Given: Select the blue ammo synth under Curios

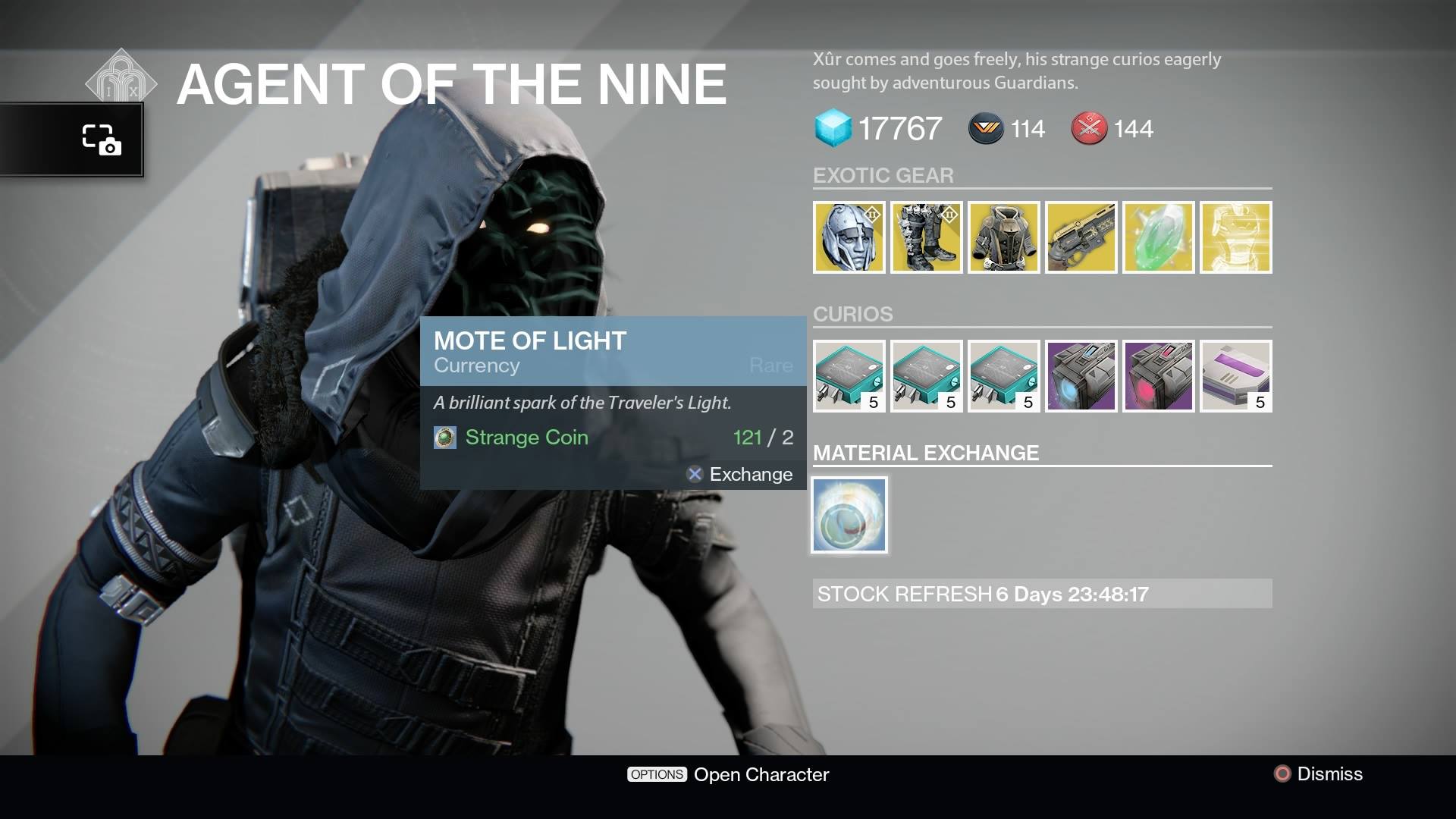Looking at the screenshot, I should 1081,376.
